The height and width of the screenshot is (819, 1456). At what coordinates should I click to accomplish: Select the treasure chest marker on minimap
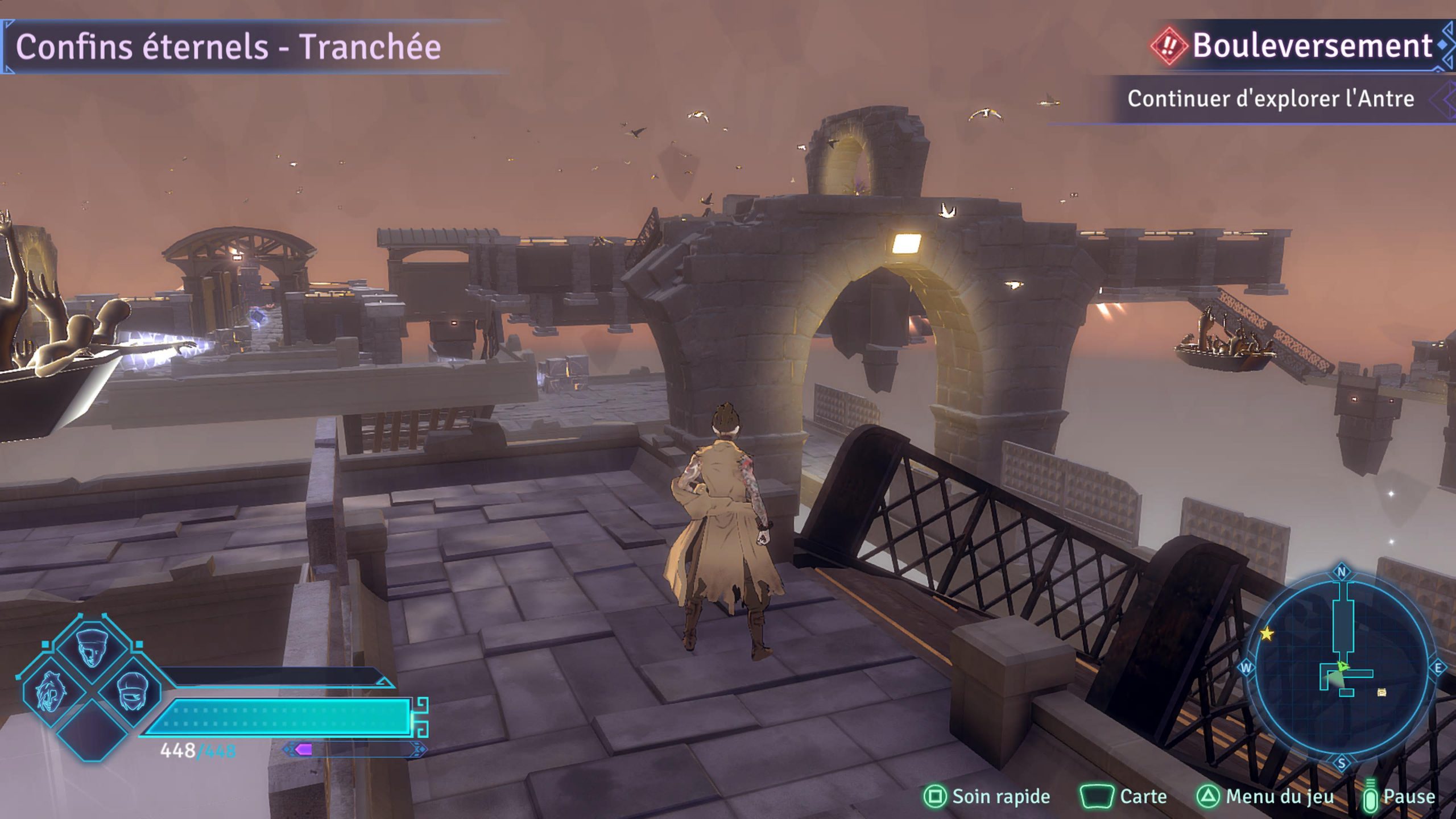click(1382, 692)
